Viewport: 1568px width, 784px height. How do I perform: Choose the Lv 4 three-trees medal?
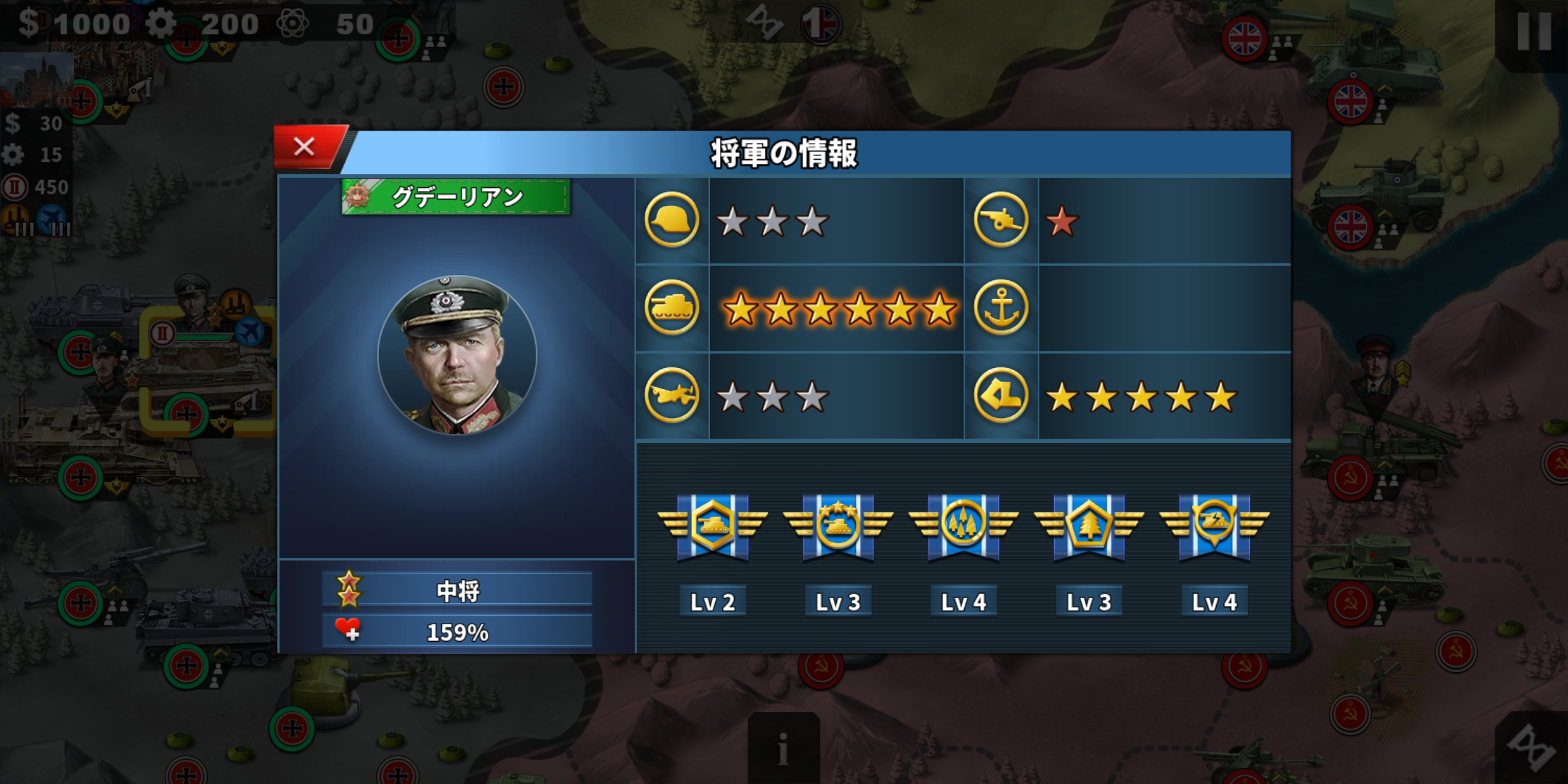pos(963,527)
